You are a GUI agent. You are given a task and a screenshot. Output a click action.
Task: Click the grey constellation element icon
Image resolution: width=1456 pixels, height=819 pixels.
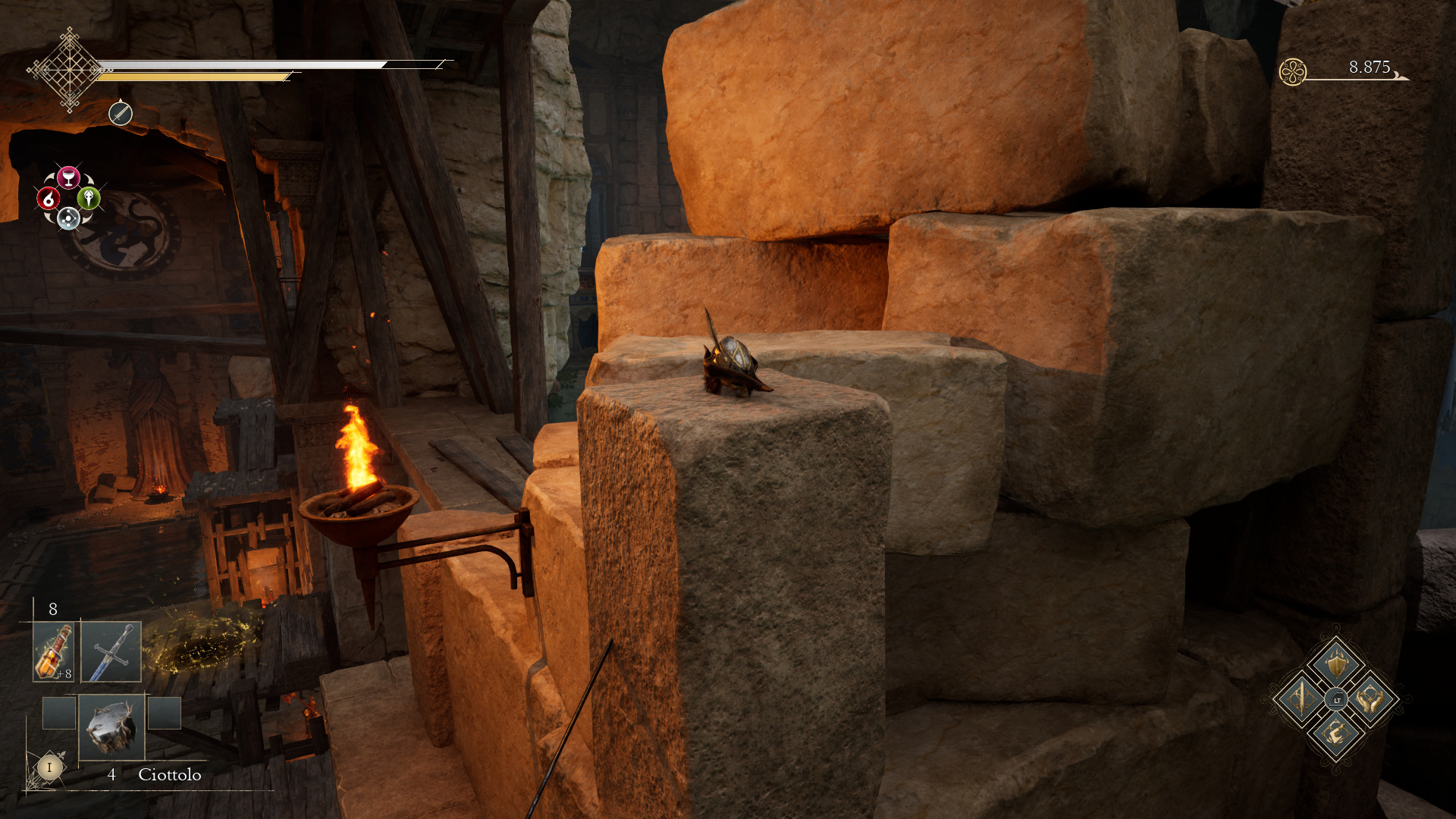[x=68, y=219]
